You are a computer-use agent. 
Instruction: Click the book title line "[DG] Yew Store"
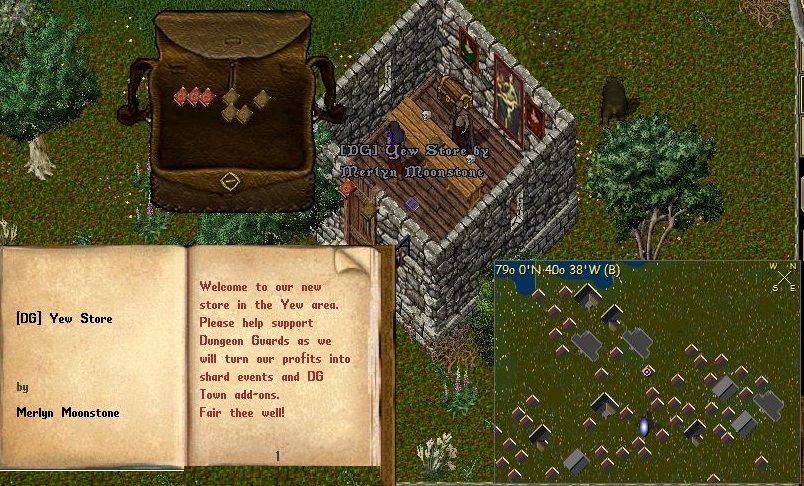[64, 319]
